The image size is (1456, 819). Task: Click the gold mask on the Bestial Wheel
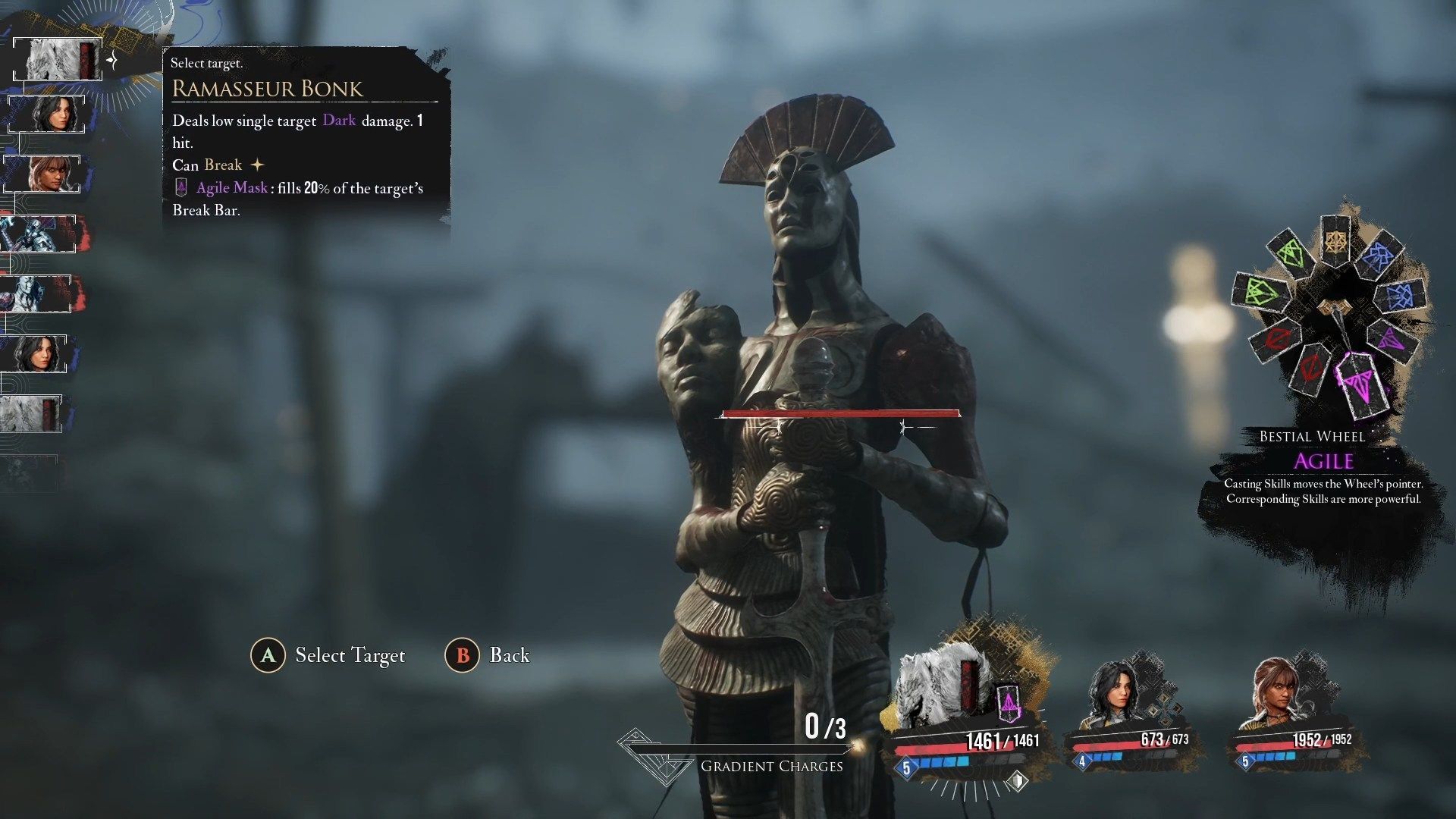(1335, 241)
